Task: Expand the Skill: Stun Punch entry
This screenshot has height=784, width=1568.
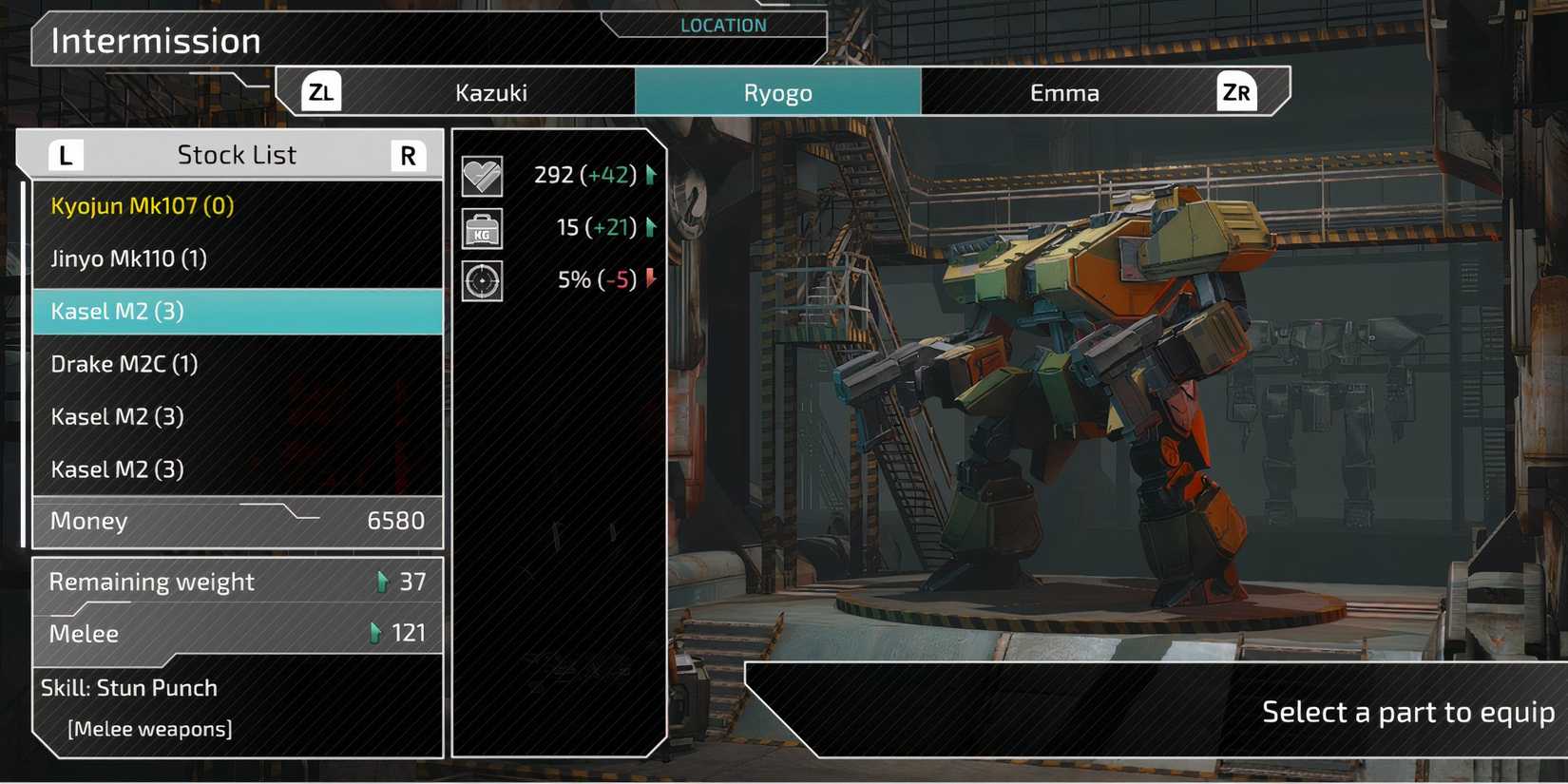Action: (130, 687)
